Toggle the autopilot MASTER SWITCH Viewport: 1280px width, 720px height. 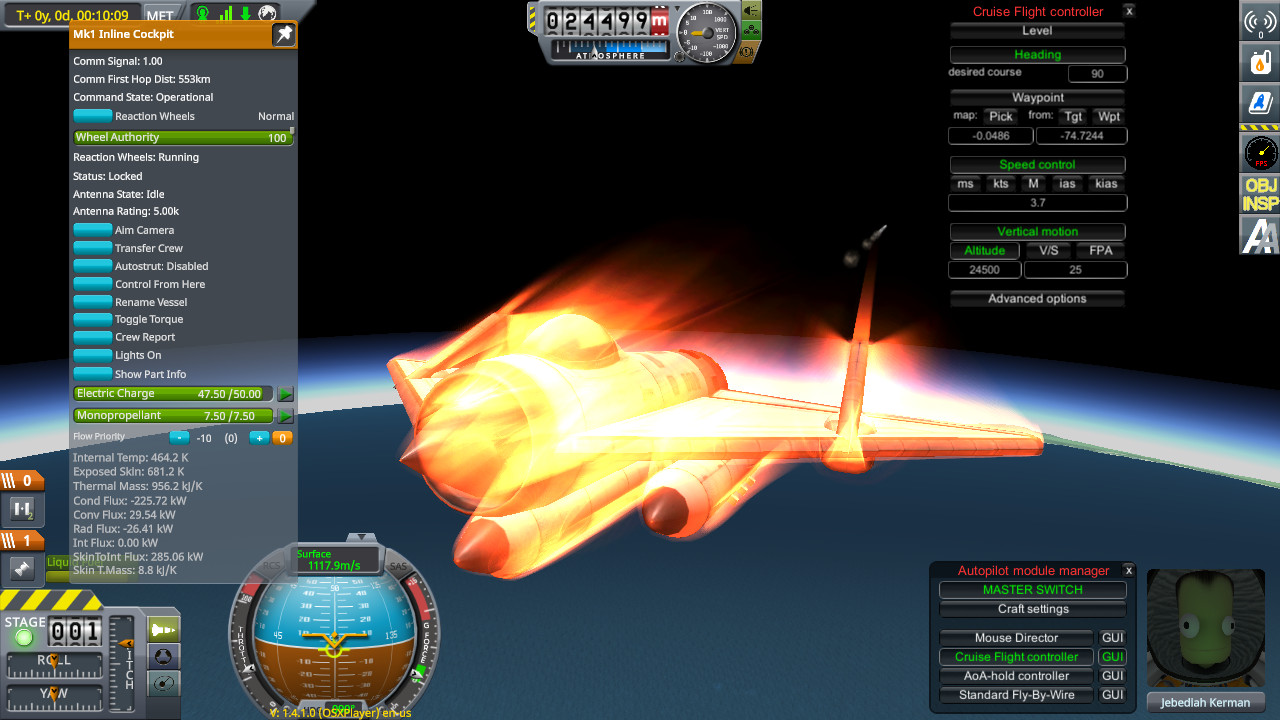[1032, 590]
